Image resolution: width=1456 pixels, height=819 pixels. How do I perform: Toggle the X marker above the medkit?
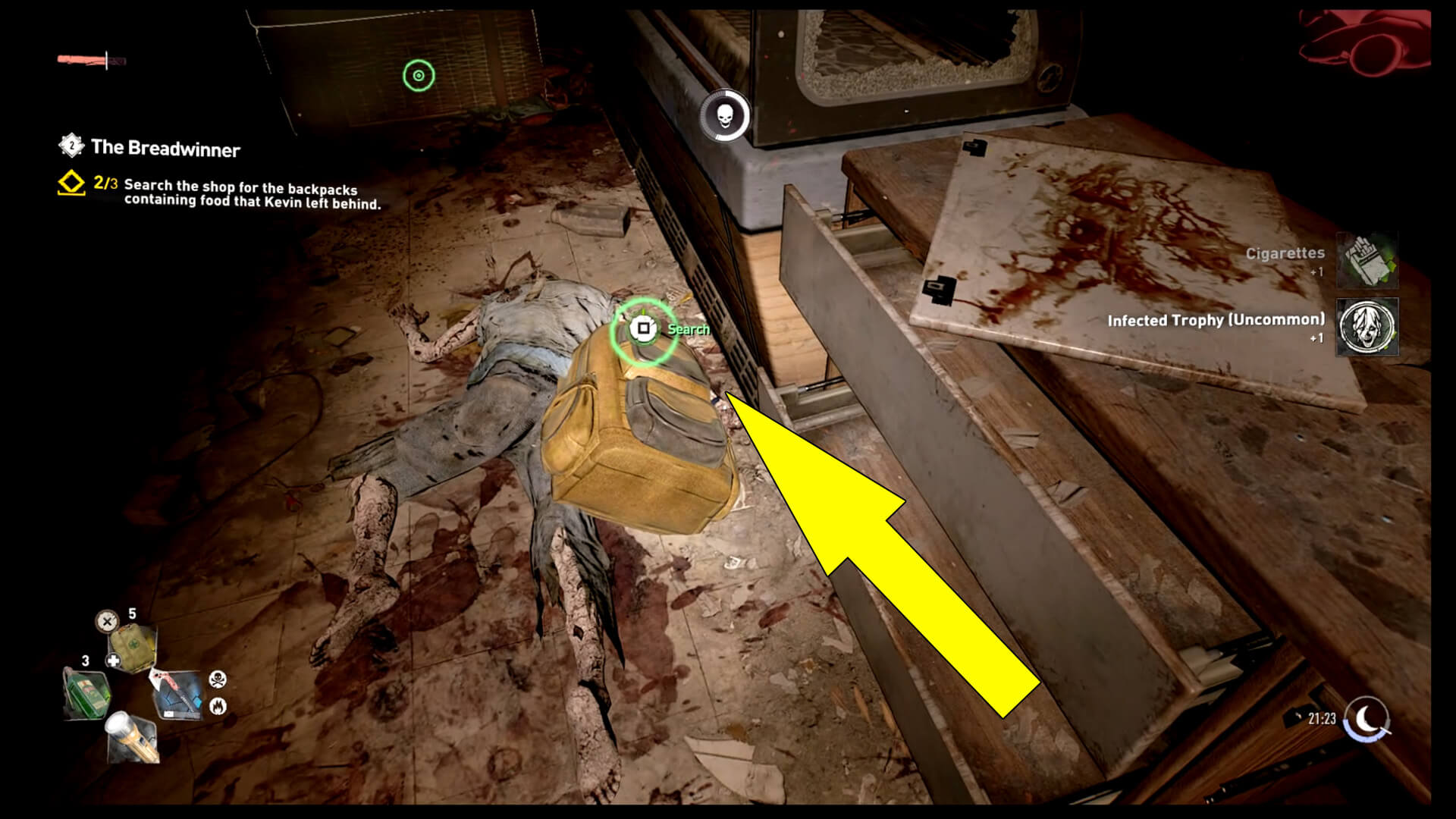106,621
